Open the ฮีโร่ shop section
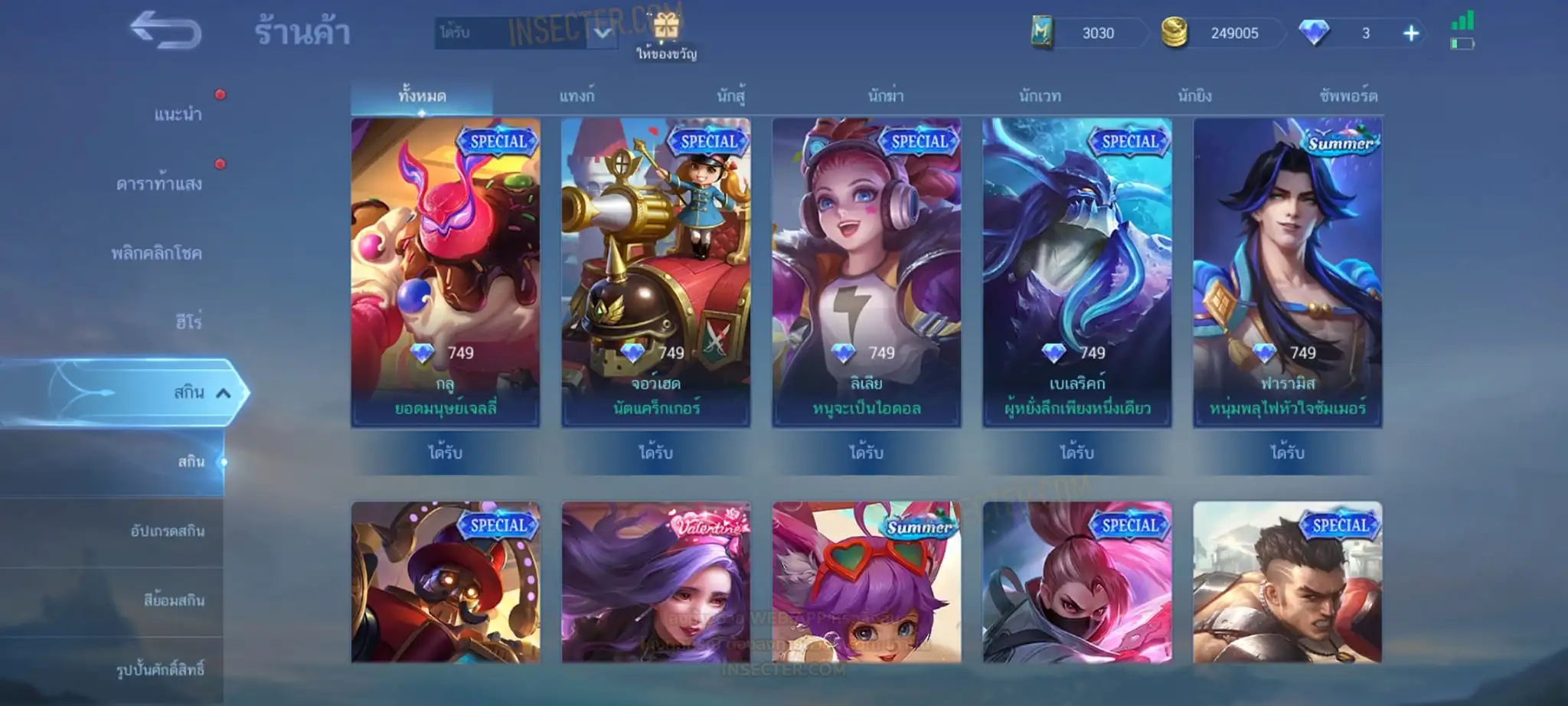 [x=188, y=322]
